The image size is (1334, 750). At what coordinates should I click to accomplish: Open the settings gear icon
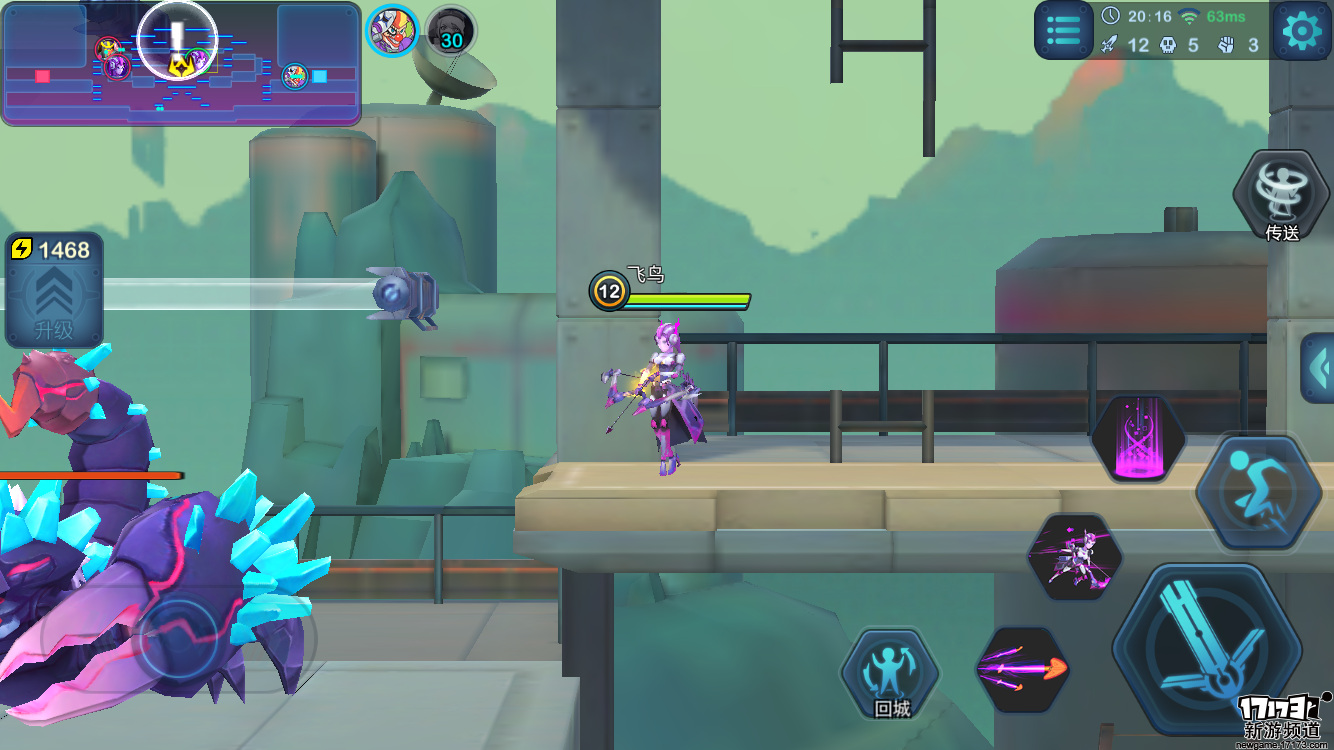point(1301,31)
